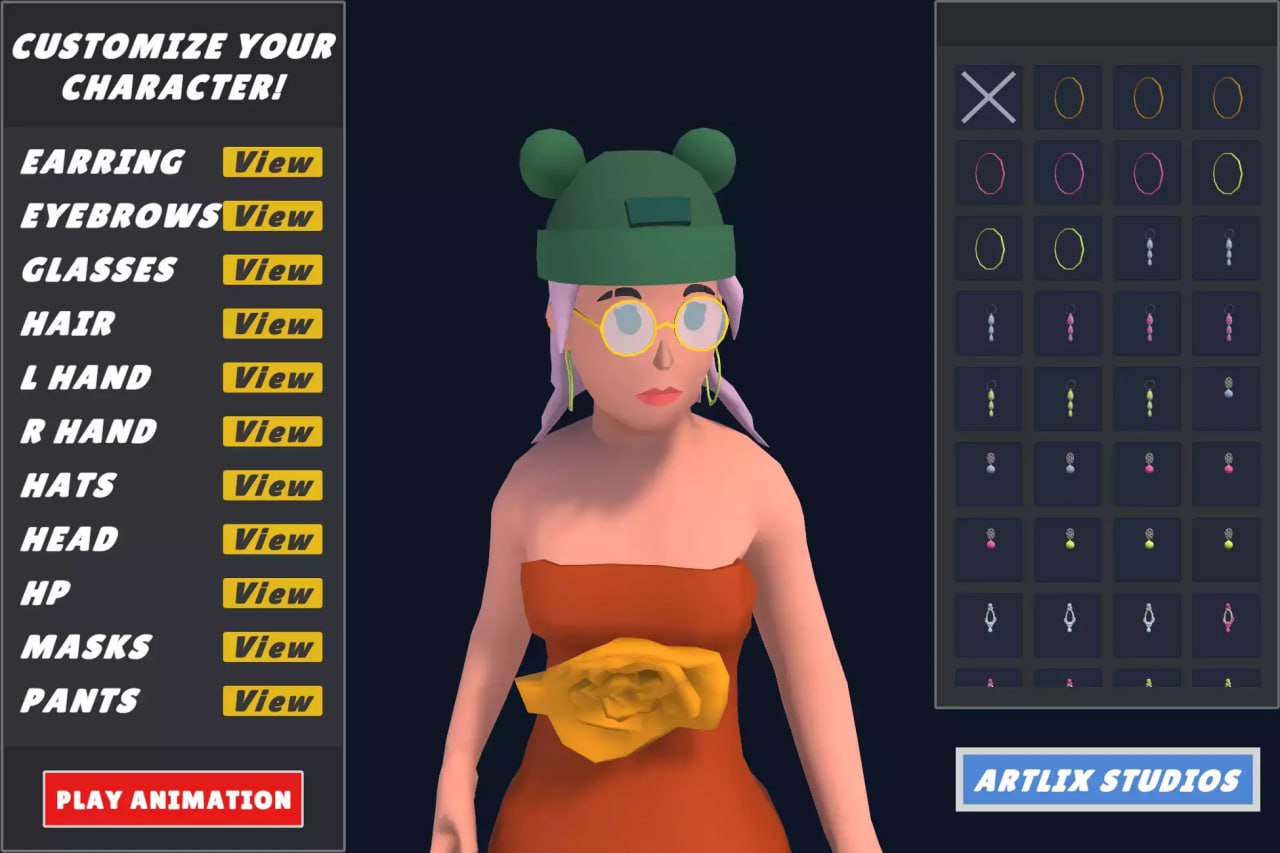Open the L Hand customization view

[x=271, y=378]
